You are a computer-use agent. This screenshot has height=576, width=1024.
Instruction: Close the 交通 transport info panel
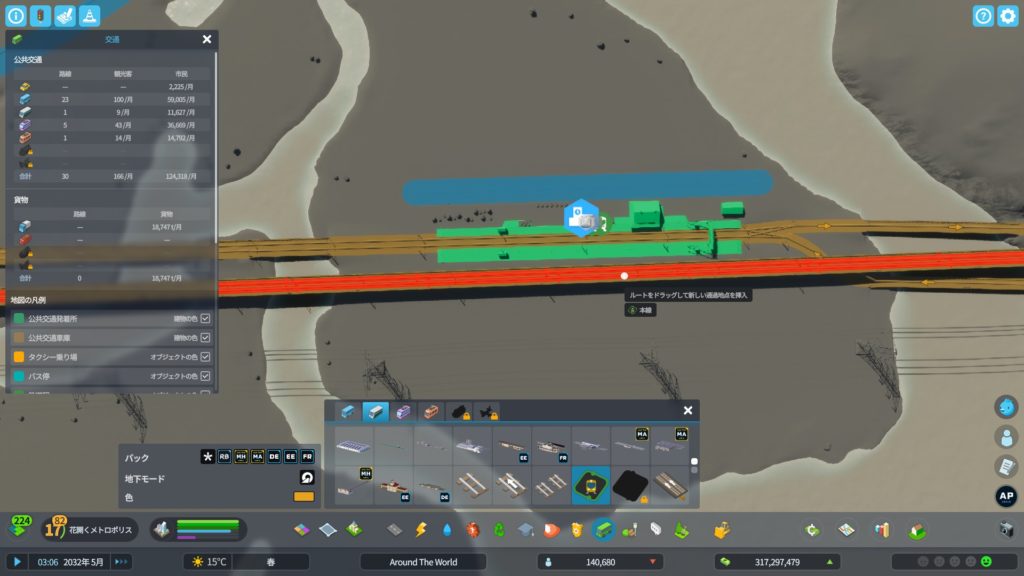pyautogui.click(x=207, y=39)
